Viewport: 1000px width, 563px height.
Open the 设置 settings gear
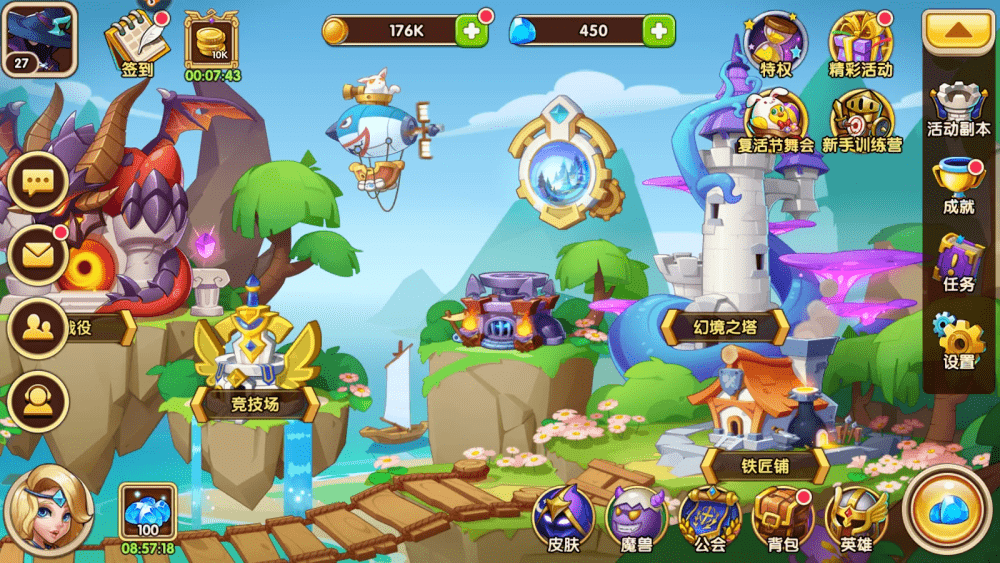click(x=958, y=340)
